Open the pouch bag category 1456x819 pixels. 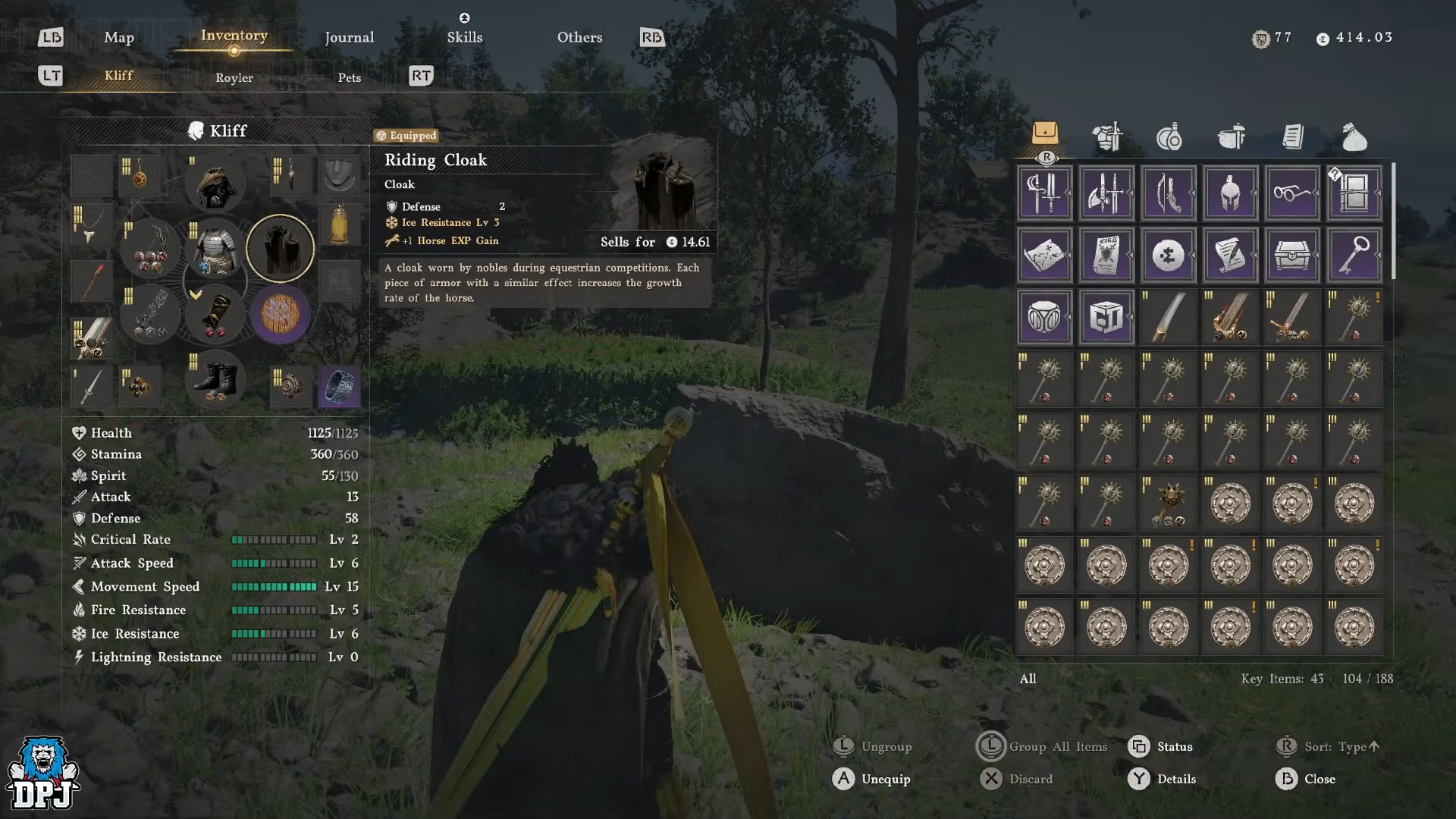(x=1354, y=137)
